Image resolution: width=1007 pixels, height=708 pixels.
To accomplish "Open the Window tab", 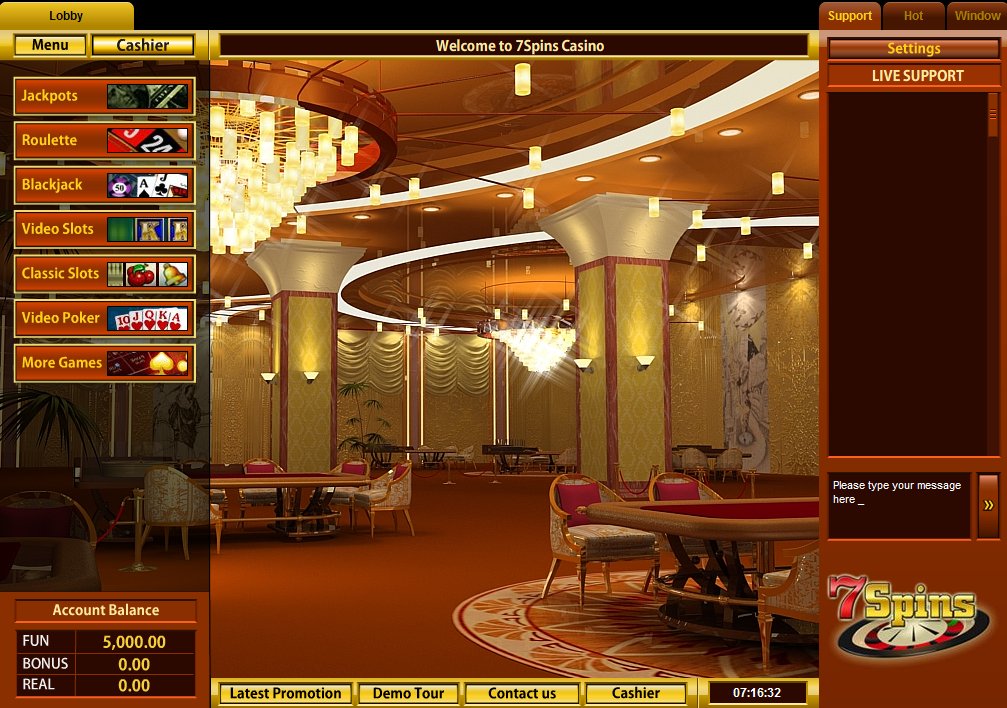I will pyautogui.click(x=977, y=16).
